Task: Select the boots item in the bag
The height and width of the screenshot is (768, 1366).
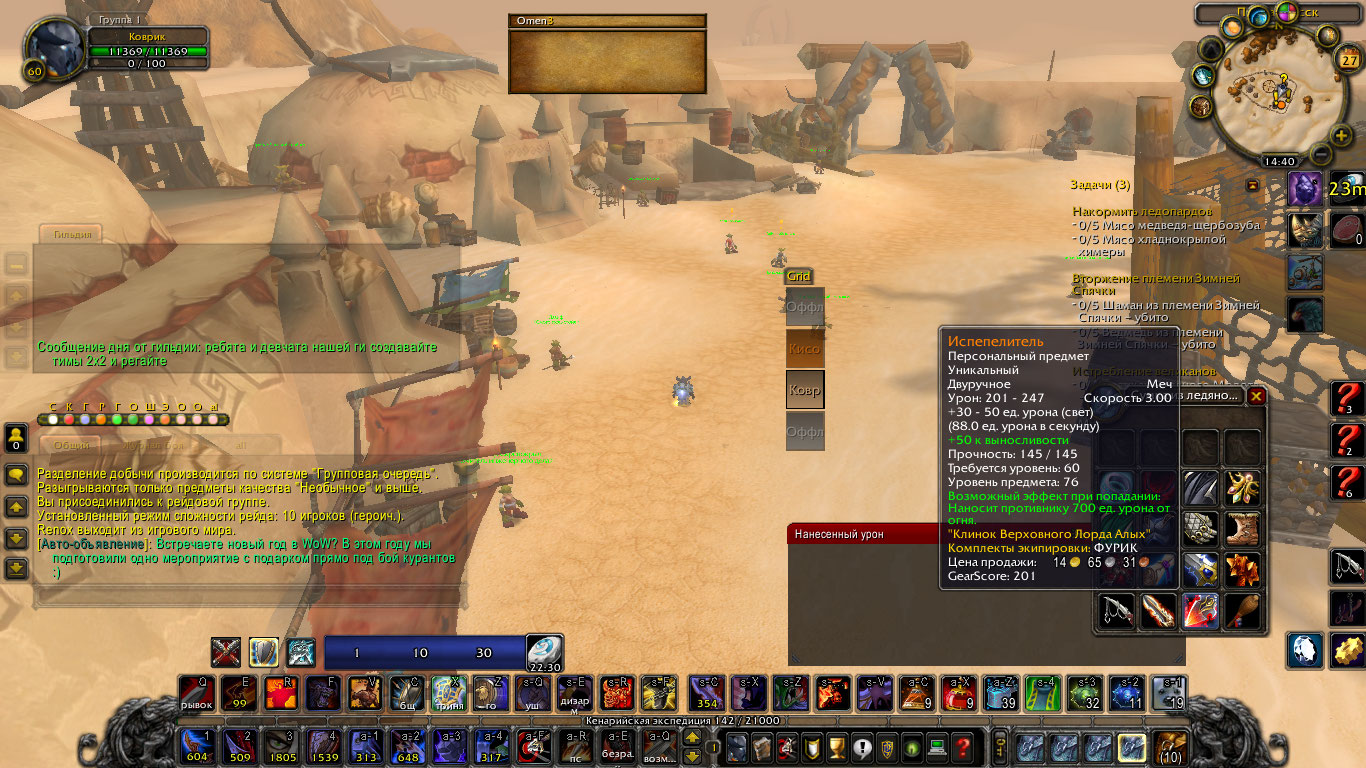Action: [1243, 528]
